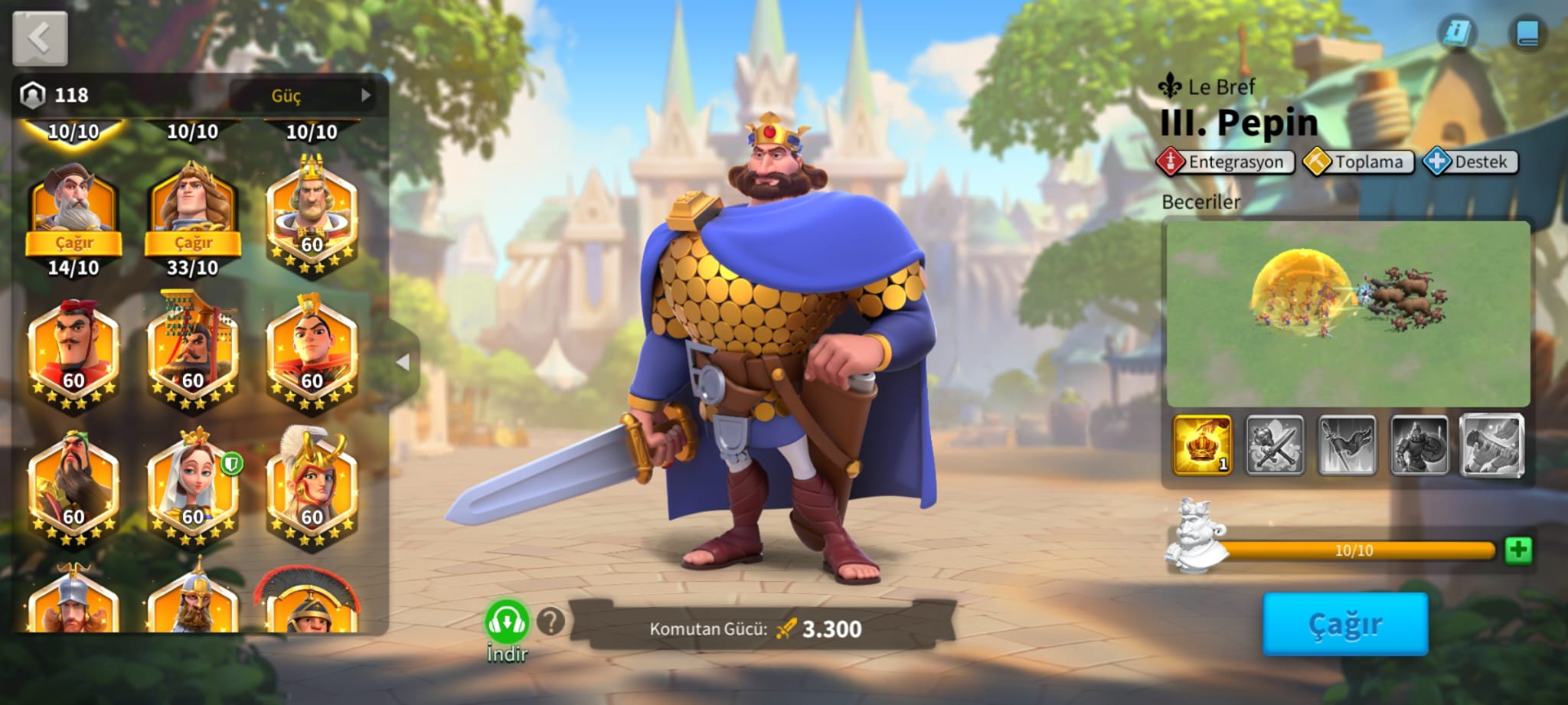Open the blue book icon
The width and height of the screenshot is (1568, 705).
(1527, 34)
